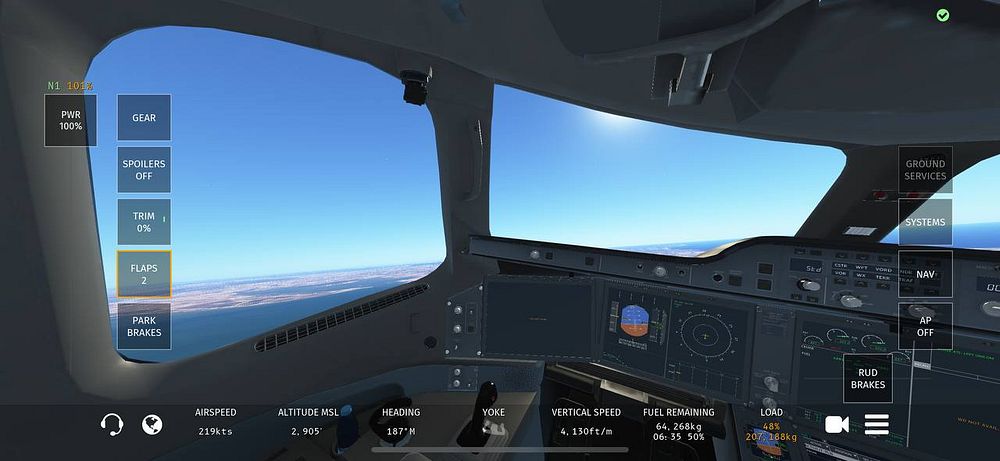Open ATC via the headset icon

(x=111, y=425)
